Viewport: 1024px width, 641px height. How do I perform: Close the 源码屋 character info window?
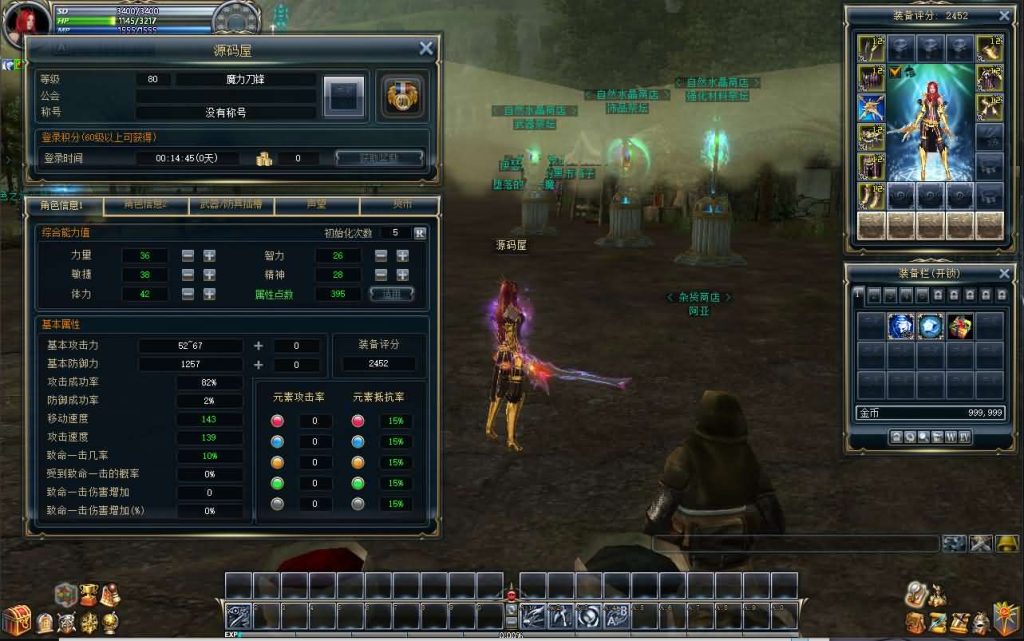tap(426, 48)
